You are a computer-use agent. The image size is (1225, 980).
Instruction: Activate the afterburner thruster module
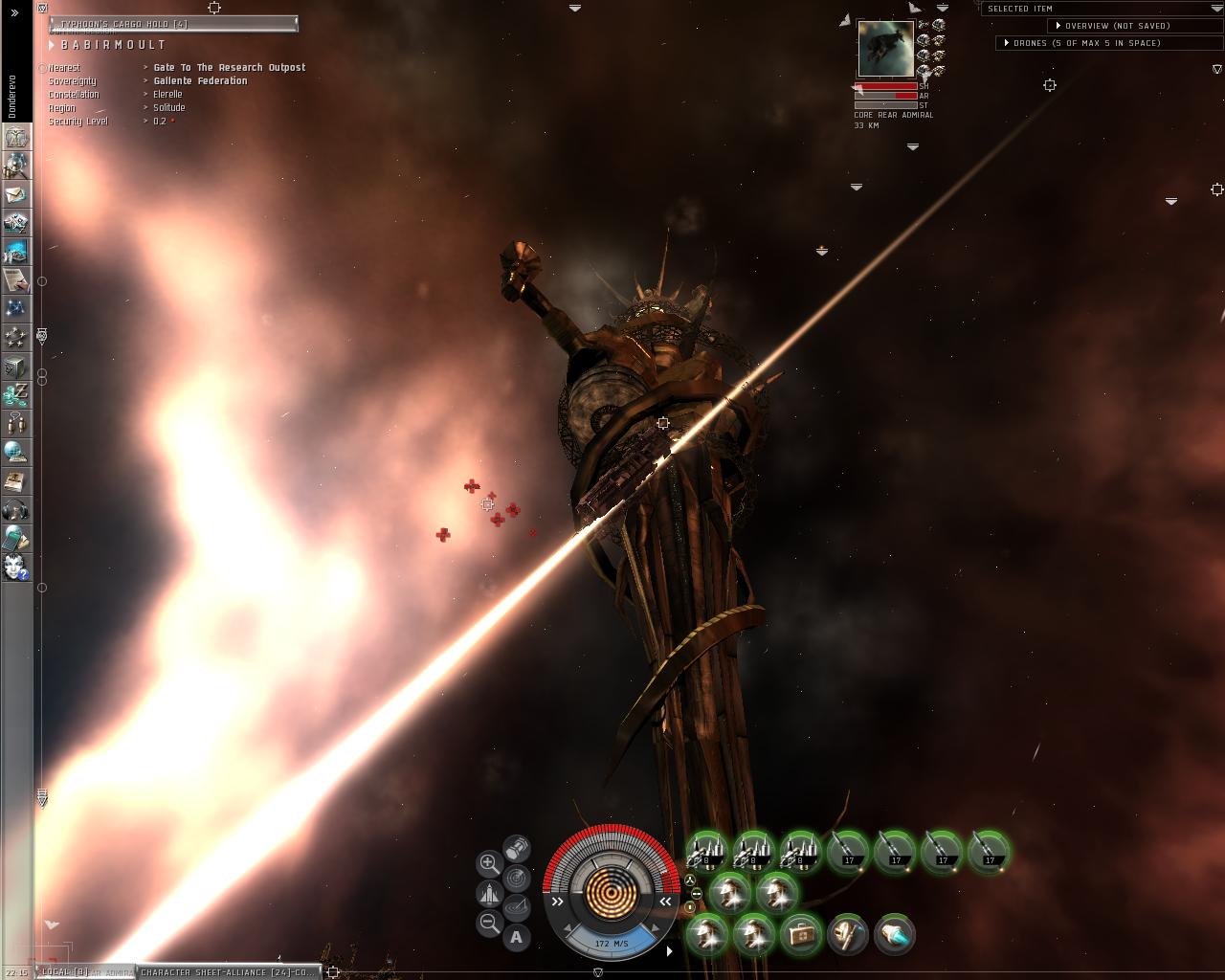click(x=894, y=935)
